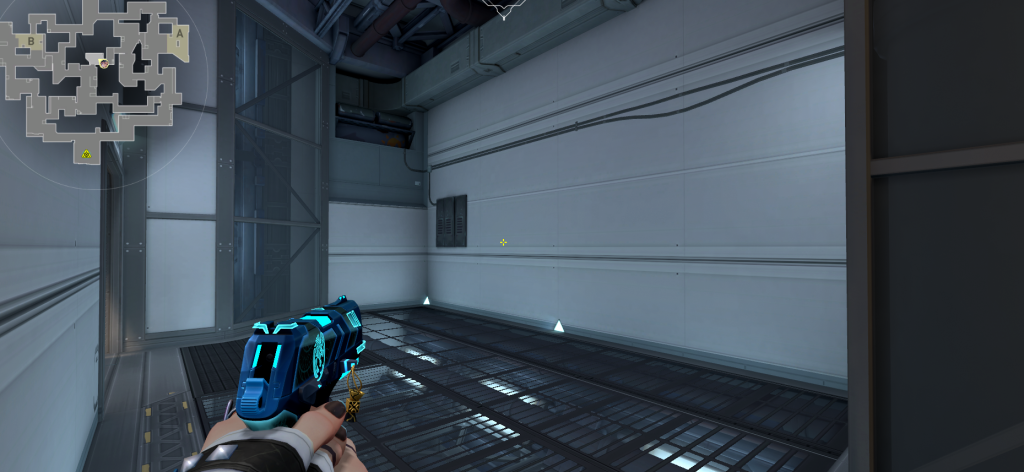Click the player agent icon on the minimap
This screenshot has height=472, width=1024.
pyautogui.click(x=103, y=63)
